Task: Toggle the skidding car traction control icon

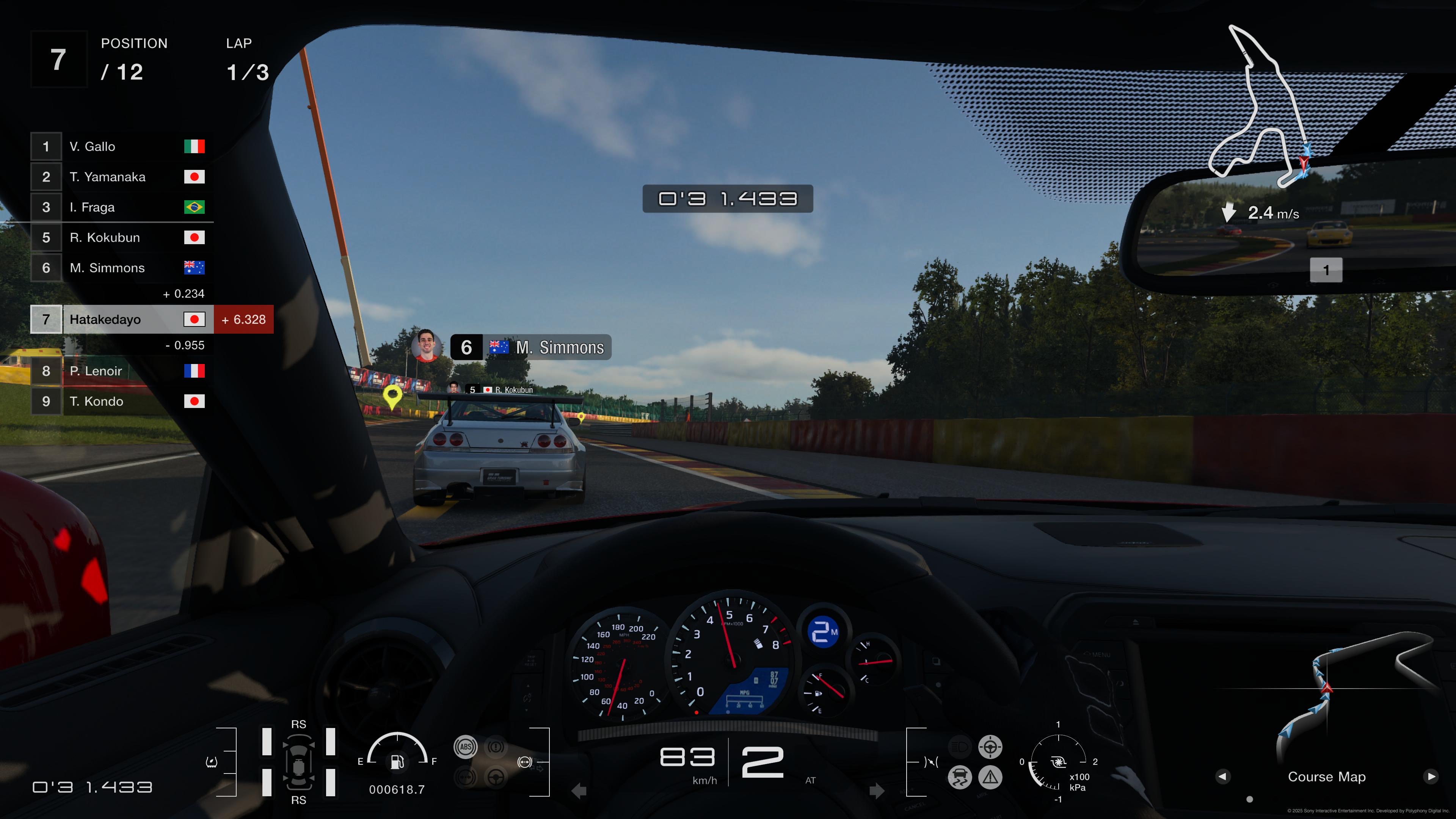Action: click(960, 777)
